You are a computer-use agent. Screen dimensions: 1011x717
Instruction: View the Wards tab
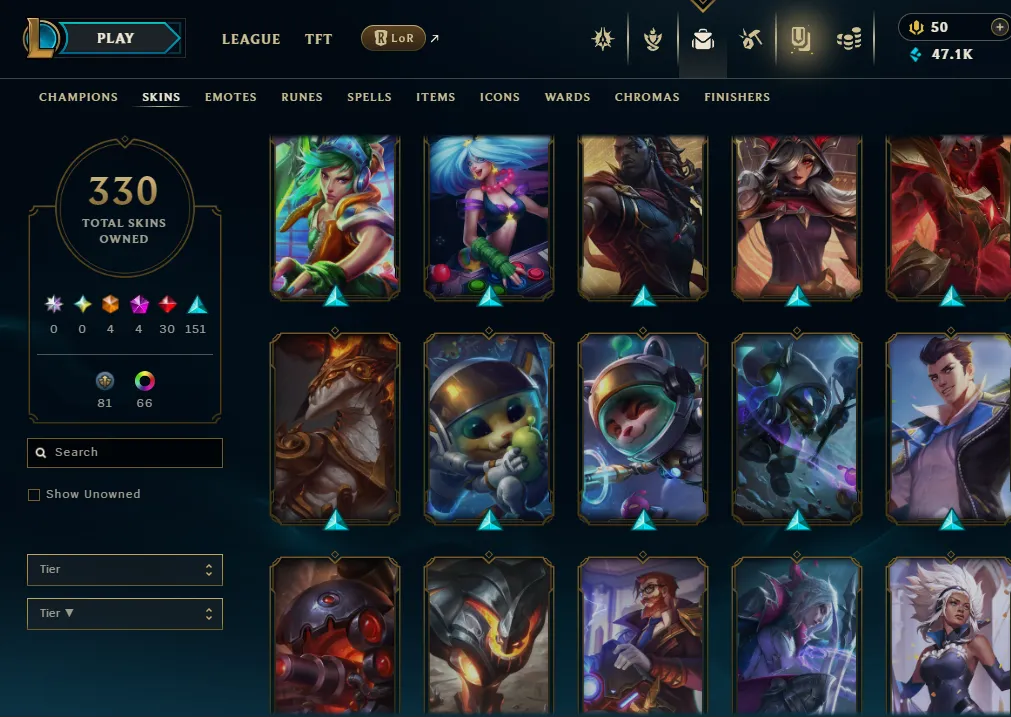[x=567, y=97]
